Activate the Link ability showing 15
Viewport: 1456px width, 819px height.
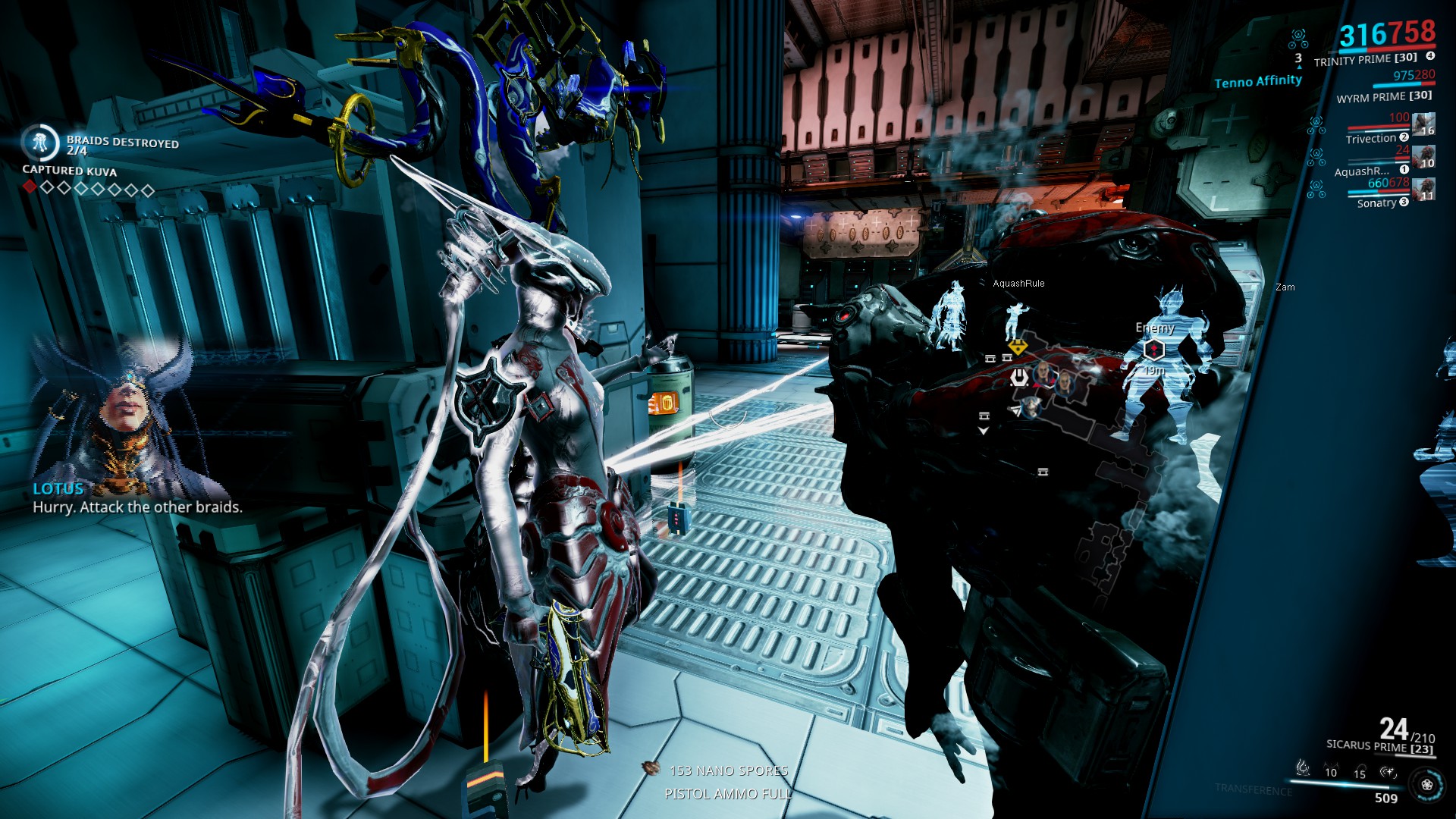click(x=1360, y=773)
